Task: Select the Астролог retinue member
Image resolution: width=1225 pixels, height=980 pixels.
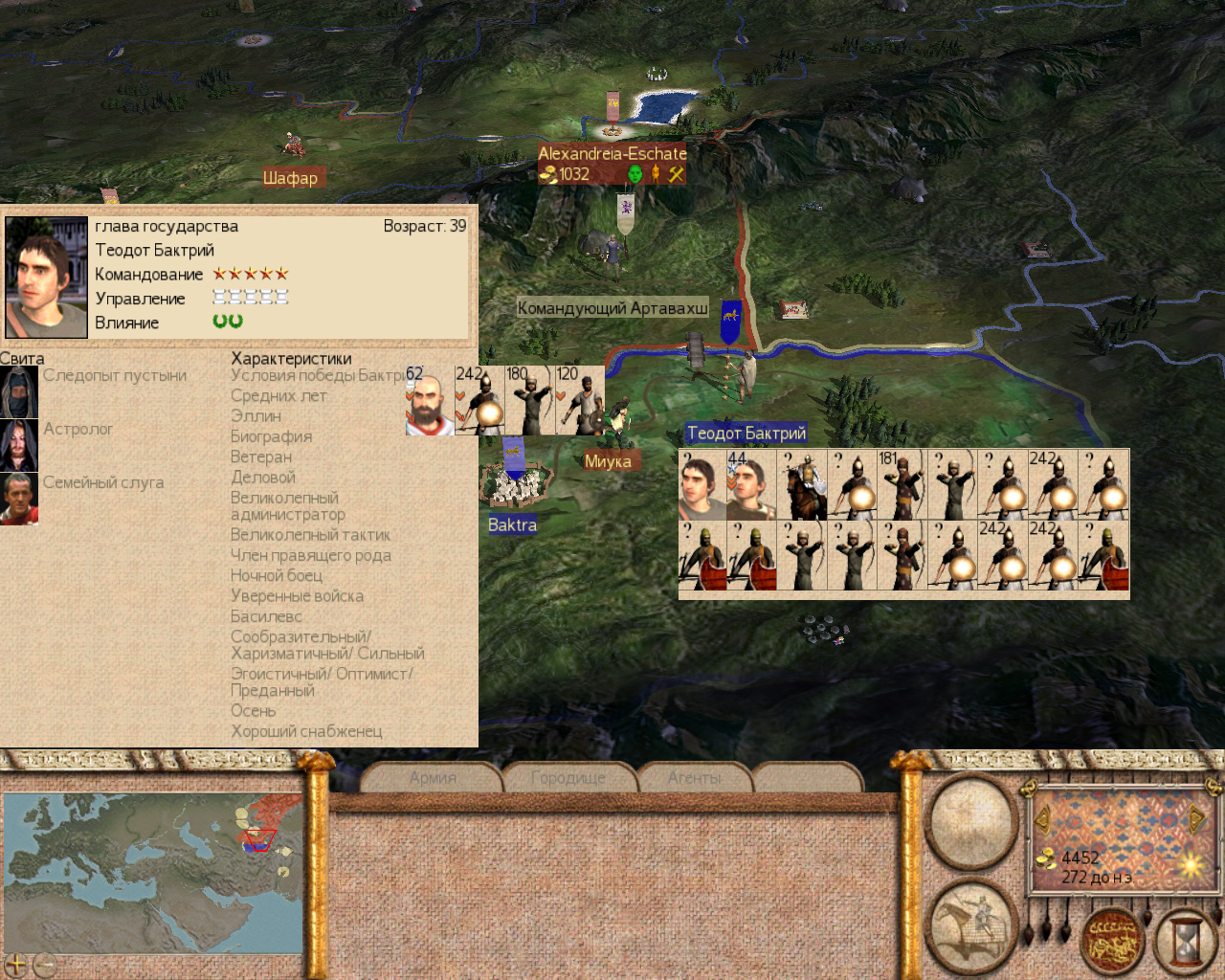Action: (x=19, y=445)
